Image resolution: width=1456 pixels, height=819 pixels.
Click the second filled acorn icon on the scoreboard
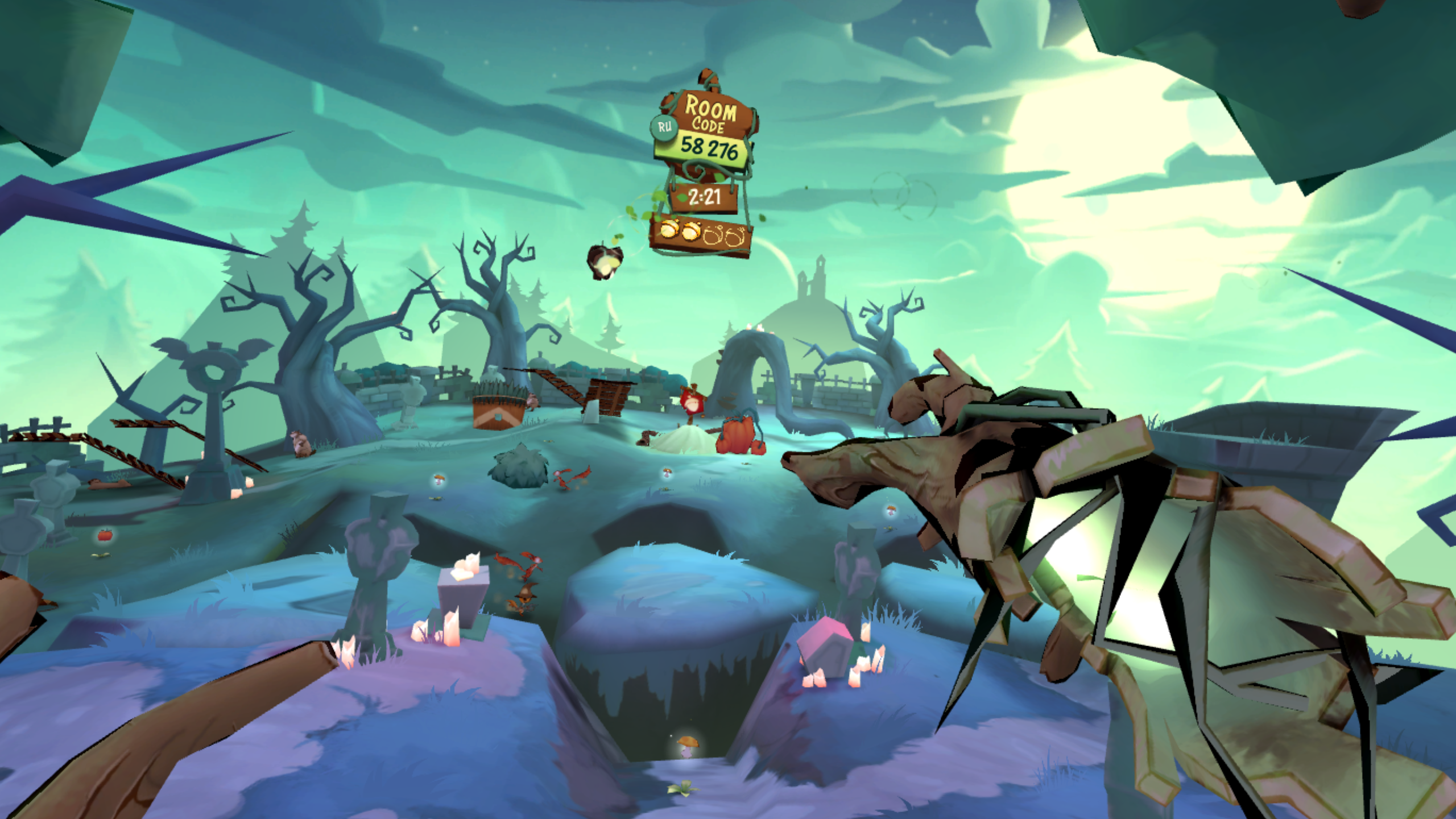pyautogui.click(x=690, y=231)
